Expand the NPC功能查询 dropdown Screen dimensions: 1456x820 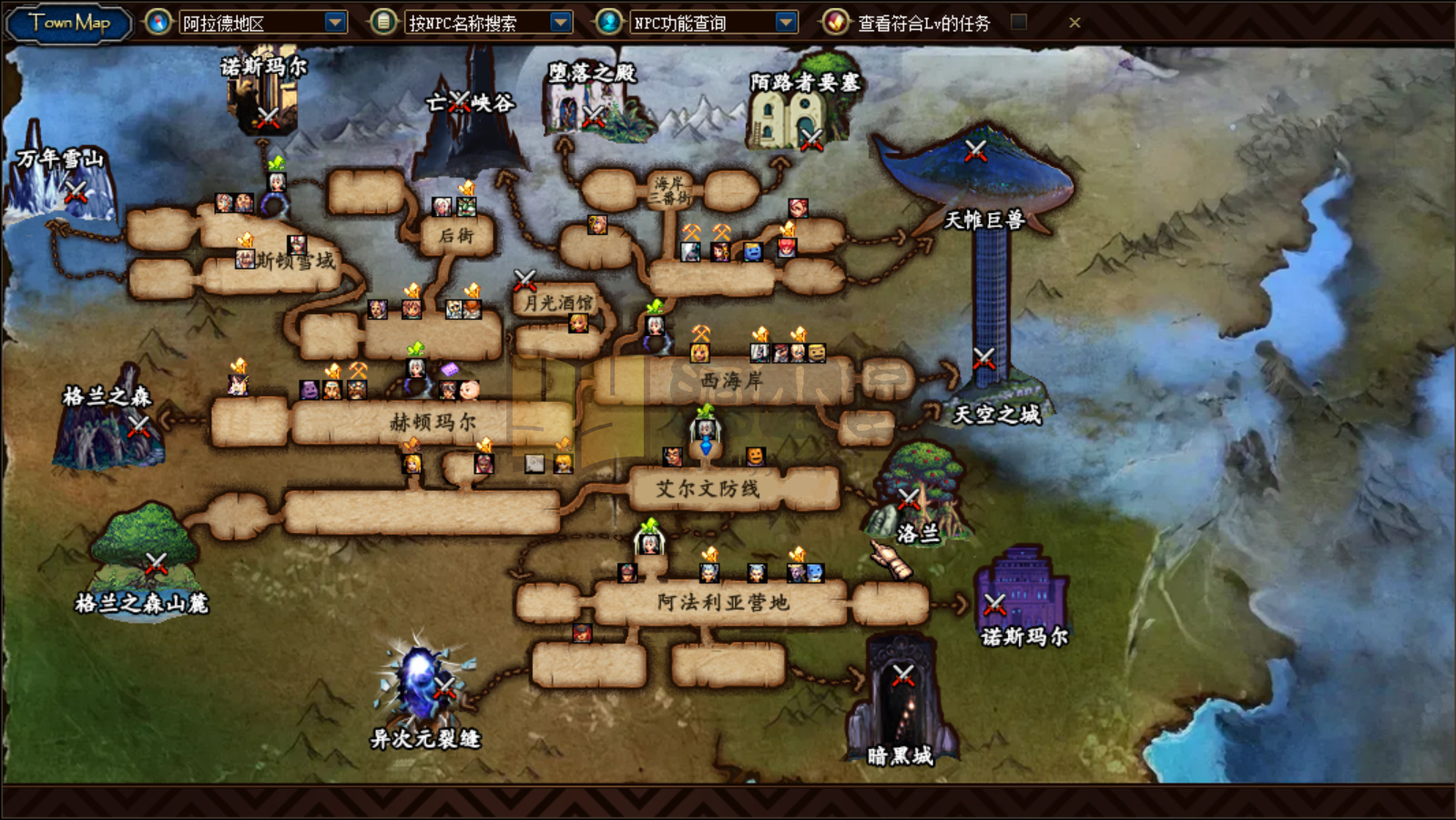click(x=786, y=23)
